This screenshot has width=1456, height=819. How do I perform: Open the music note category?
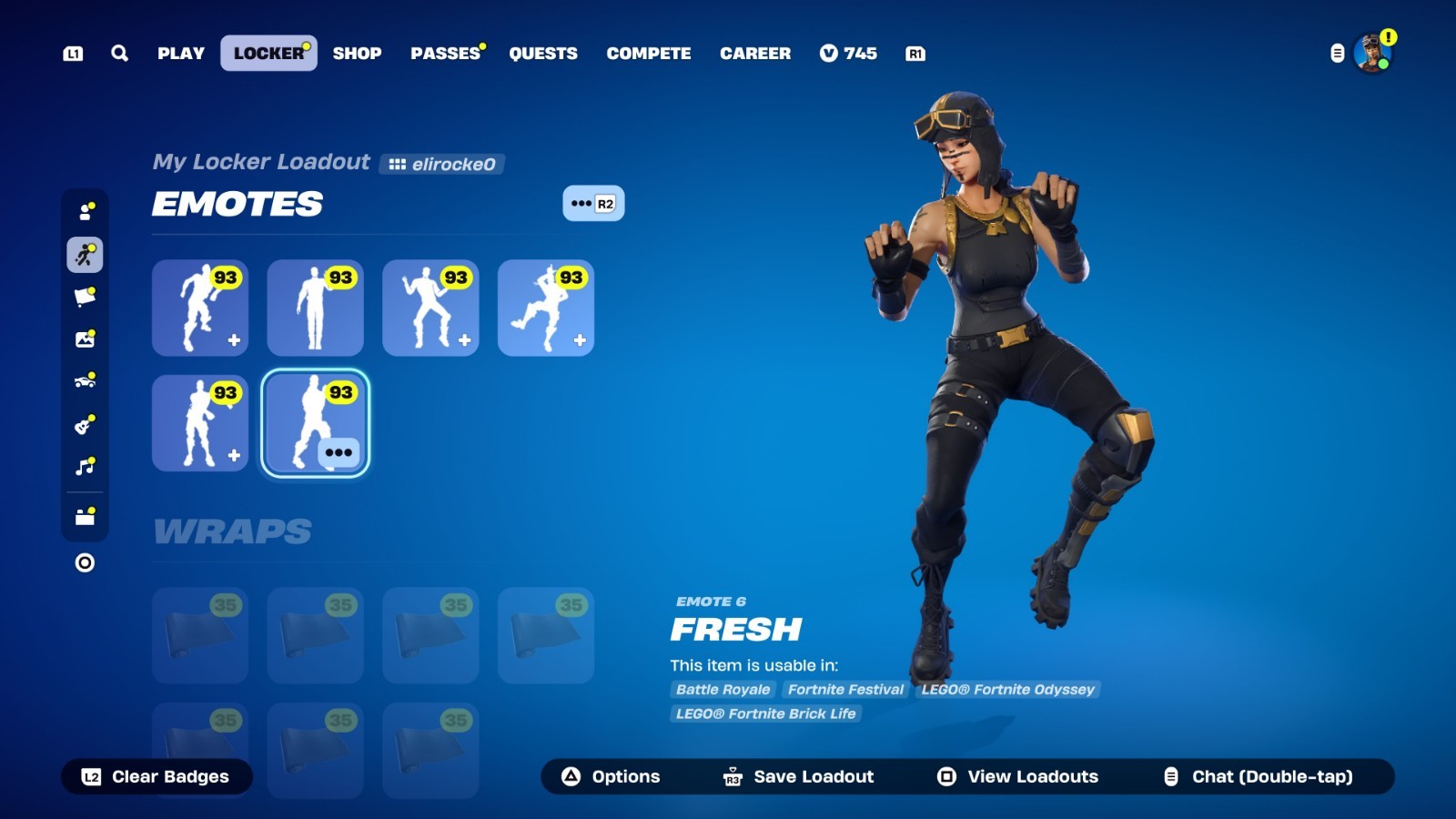point(86,467)
